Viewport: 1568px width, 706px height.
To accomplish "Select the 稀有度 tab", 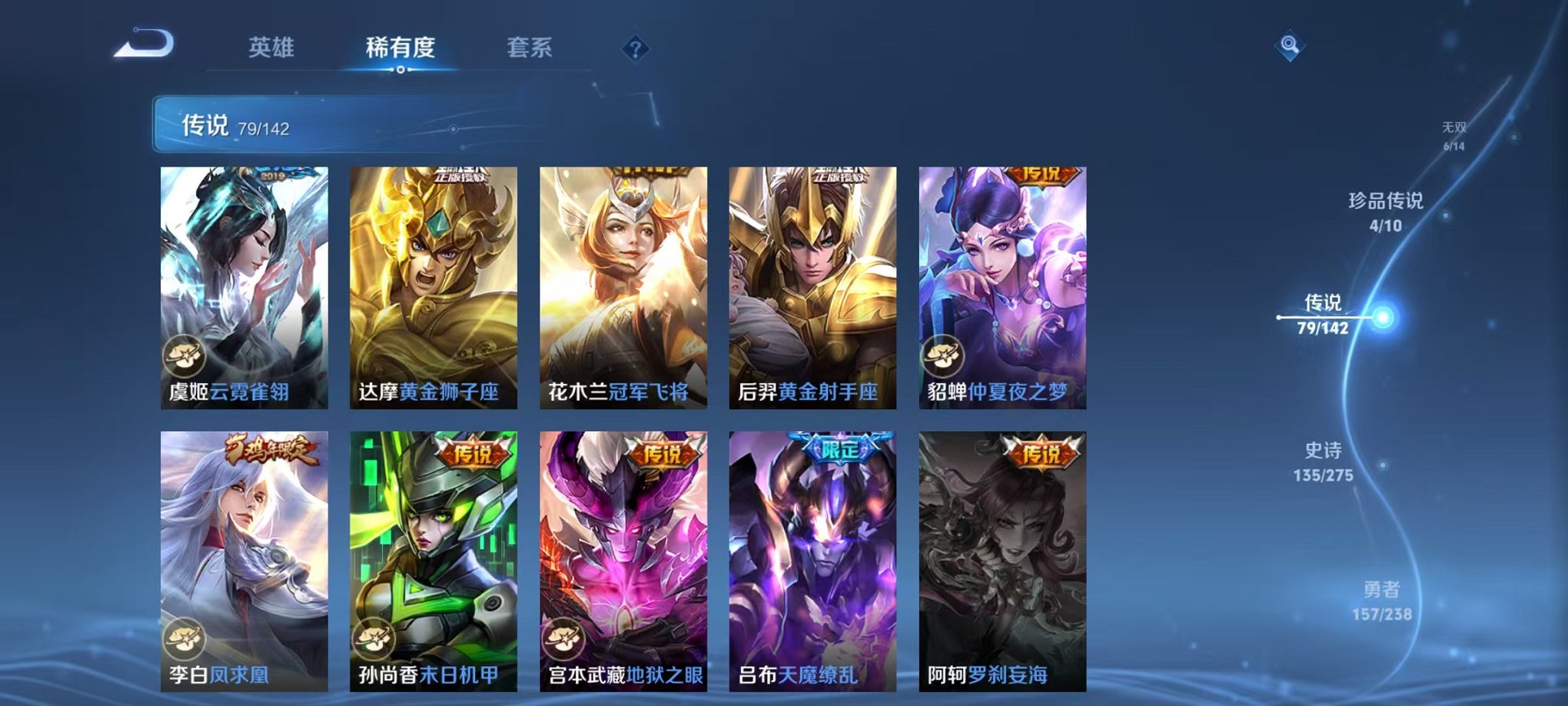I will [400, 48].
